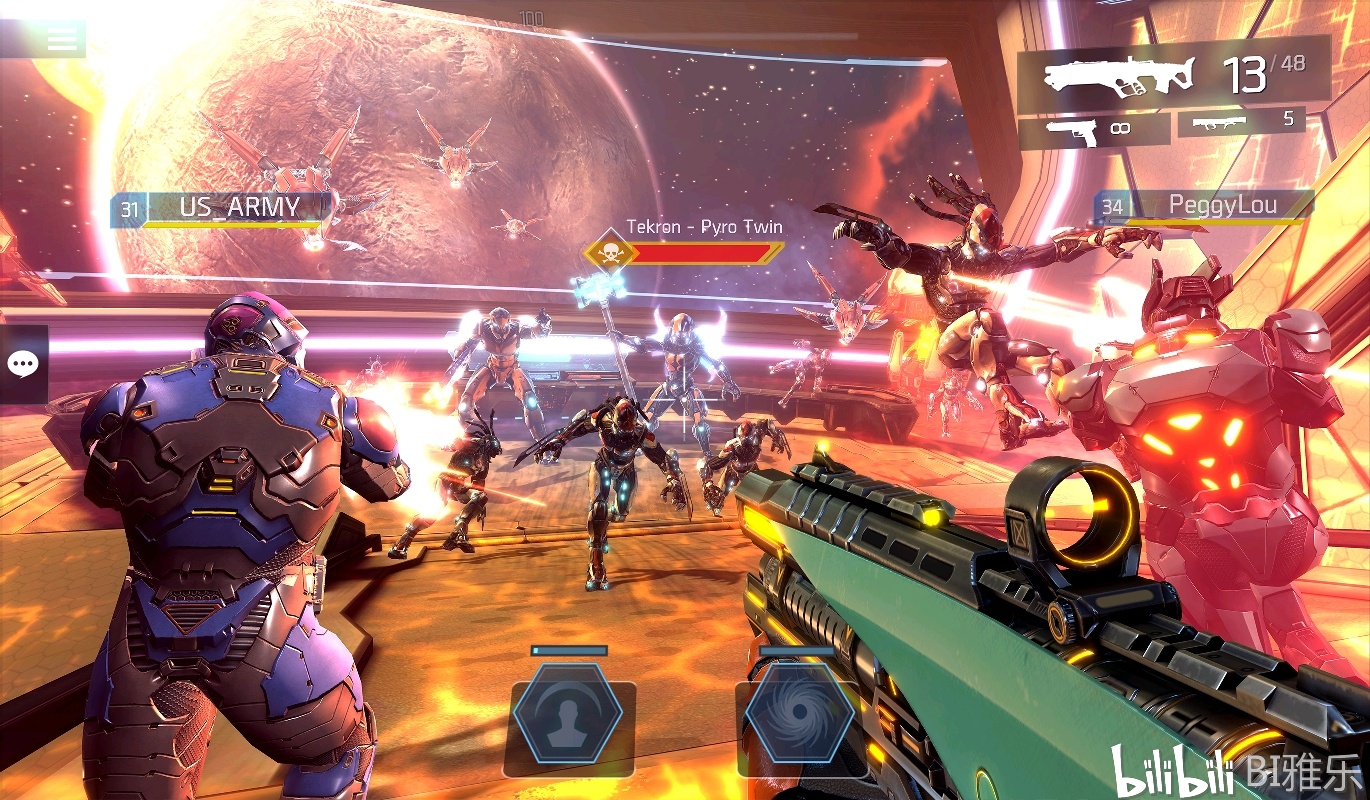This screenshot has height=800, width=1370.
Task: Select teammate PeggyLou name tag
Action: coord(1203,206)
